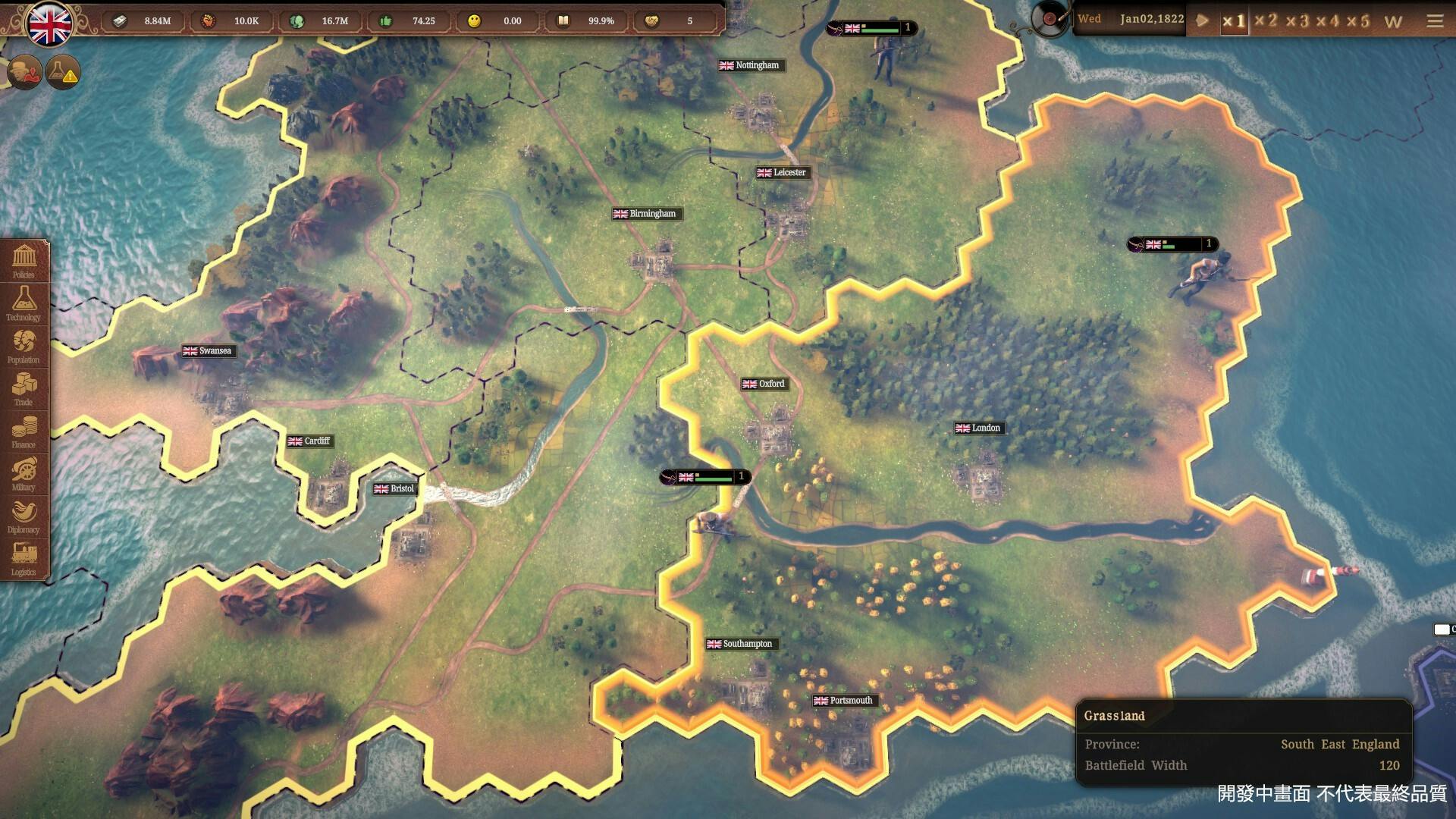Open the Military menu
This screenshot has width=1456, height=819.
[x=24, y=472]
